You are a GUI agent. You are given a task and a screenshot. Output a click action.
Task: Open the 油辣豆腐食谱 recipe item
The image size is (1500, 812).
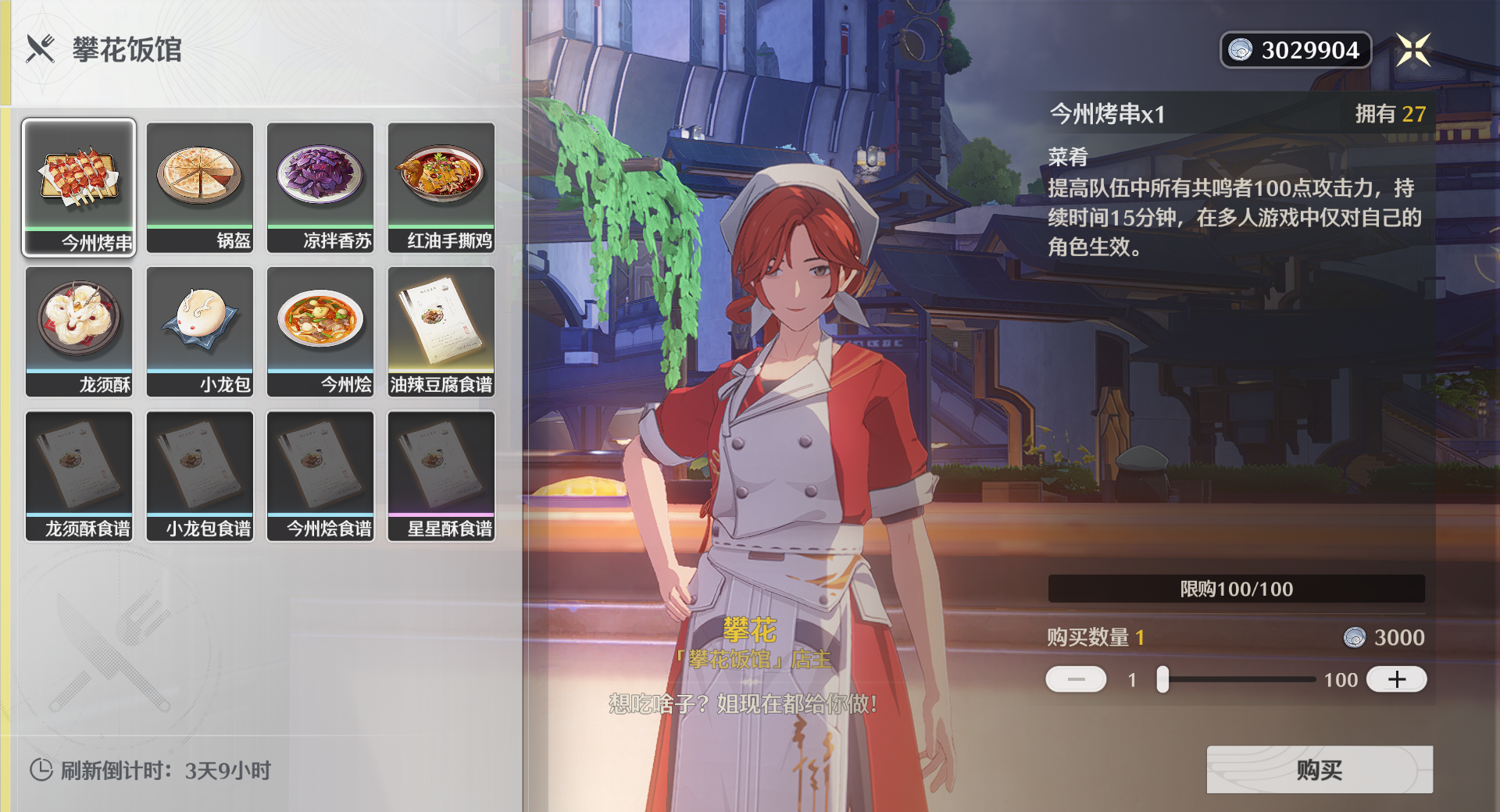point(441,331)
